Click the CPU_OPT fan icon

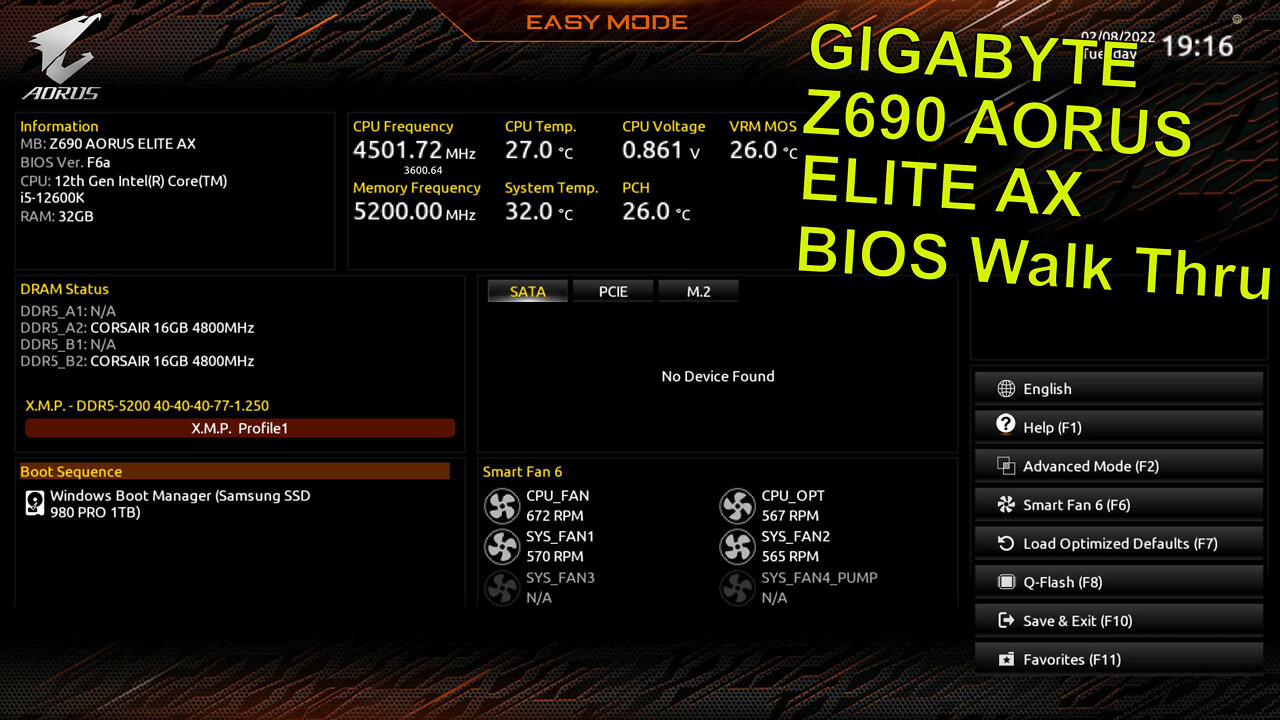[x=738, y=505]
